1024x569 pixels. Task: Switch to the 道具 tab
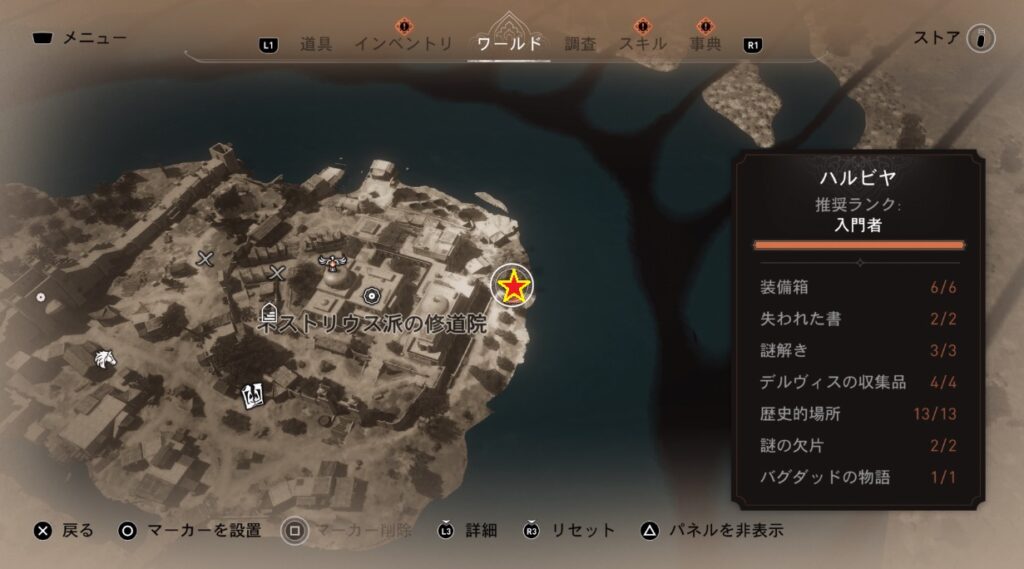315,44
